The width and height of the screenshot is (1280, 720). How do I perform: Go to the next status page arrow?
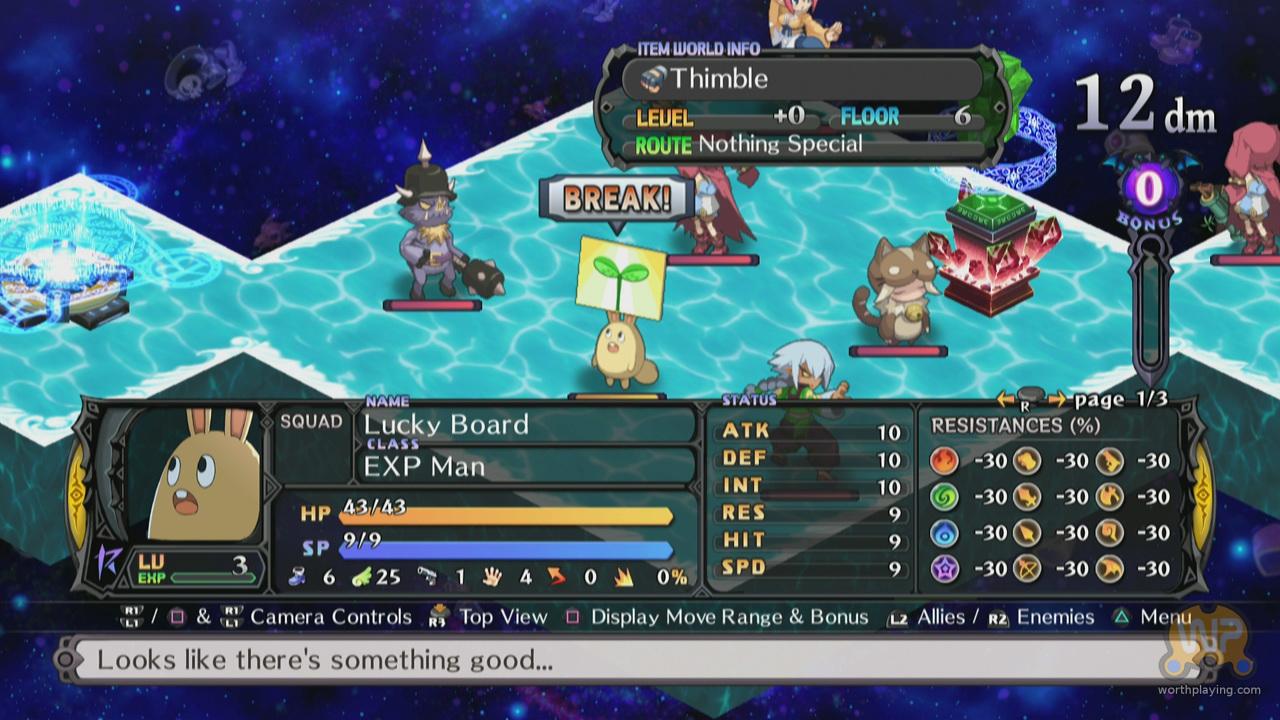click(x=1057, y=400)
